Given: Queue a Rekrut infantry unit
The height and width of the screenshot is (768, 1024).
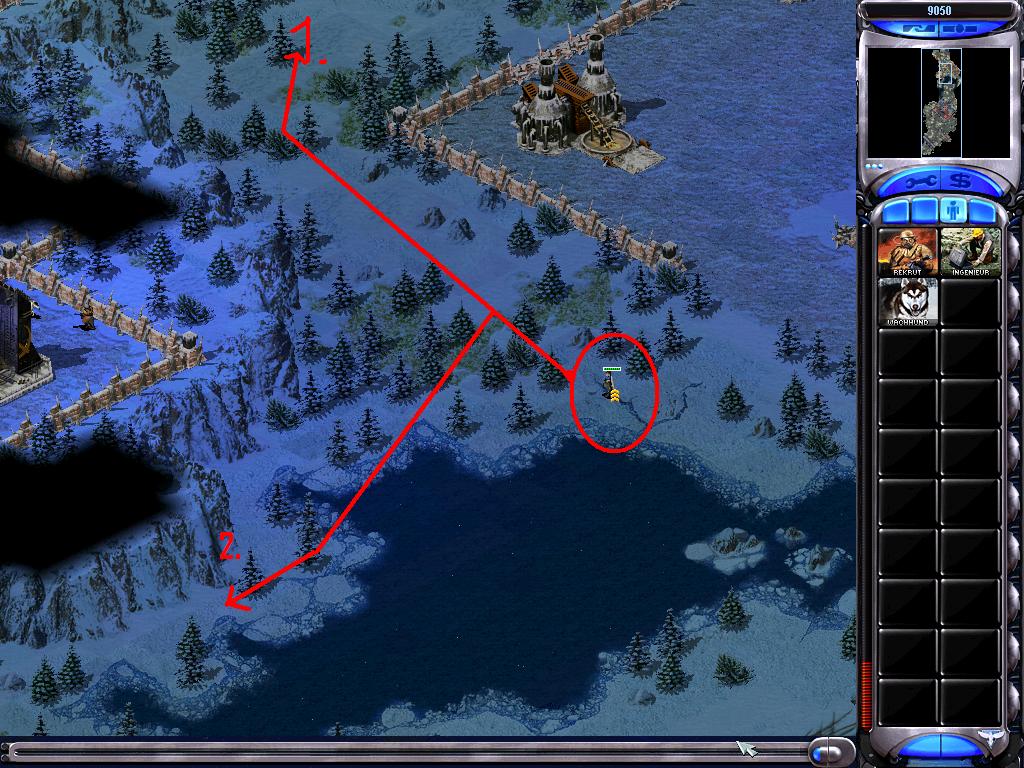Looking at the screenshot, I should 907,252.
